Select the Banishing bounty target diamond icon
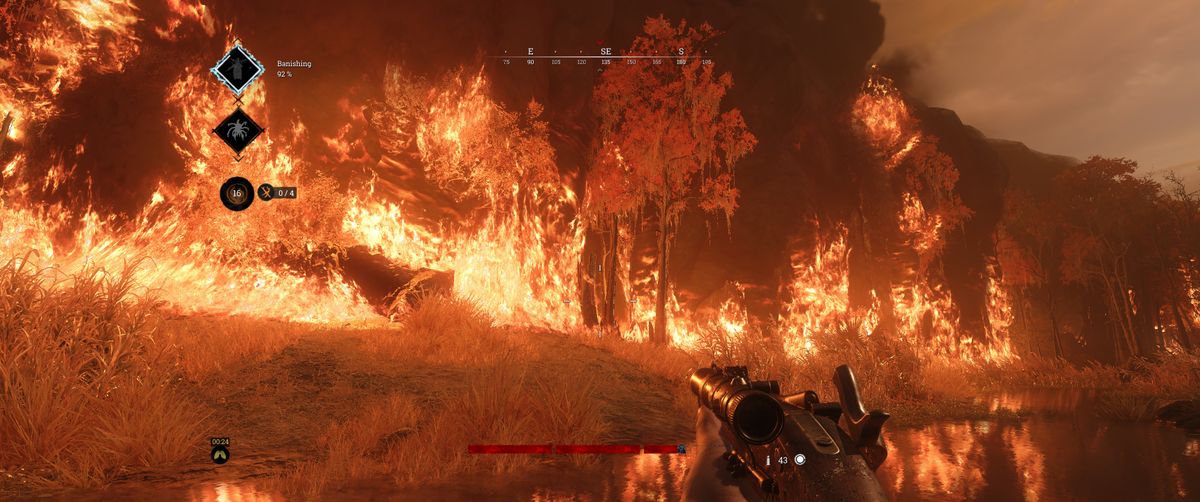The height and width of the screenshot is (502, 1200). point(238,70)
